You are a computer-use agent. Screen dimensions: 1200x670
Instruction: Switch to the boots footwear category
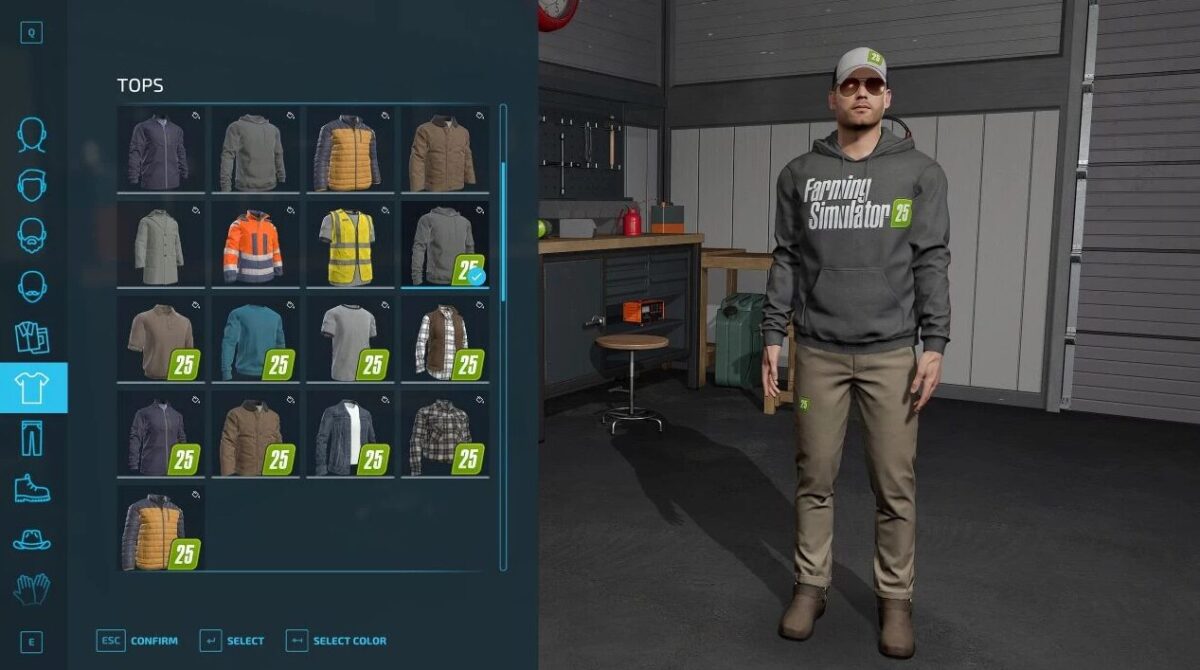(32, 489)
